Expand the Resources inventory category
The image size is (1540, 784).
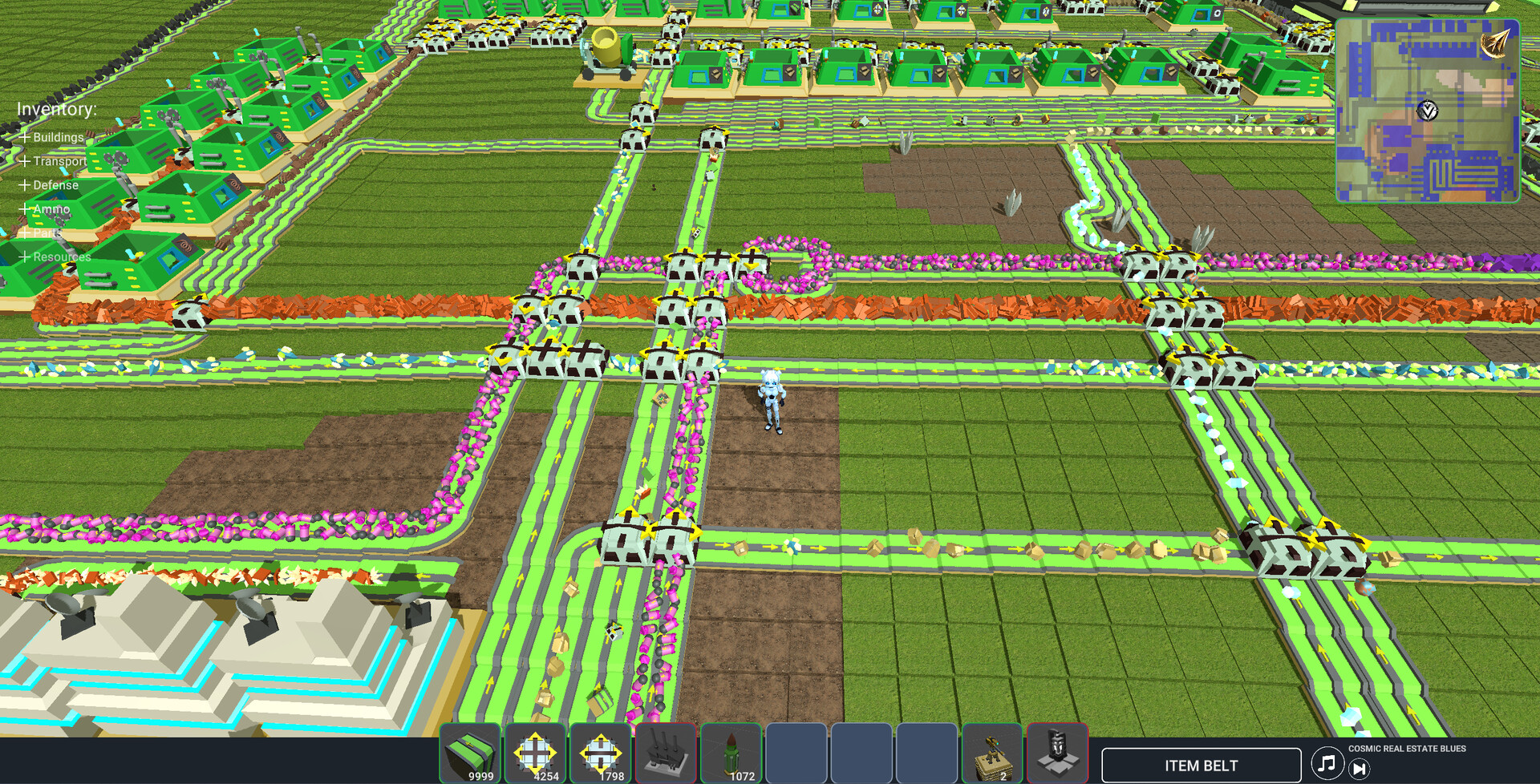point(61,257)
